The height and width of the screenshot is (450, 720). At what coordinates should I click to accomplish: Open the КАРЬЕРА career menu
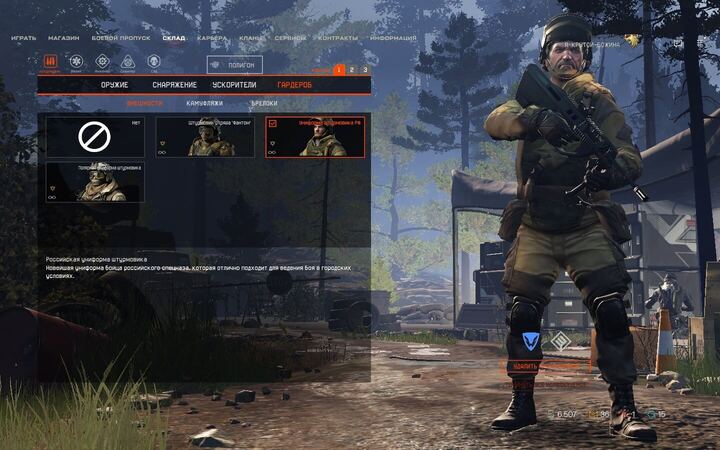pos(212,38)
